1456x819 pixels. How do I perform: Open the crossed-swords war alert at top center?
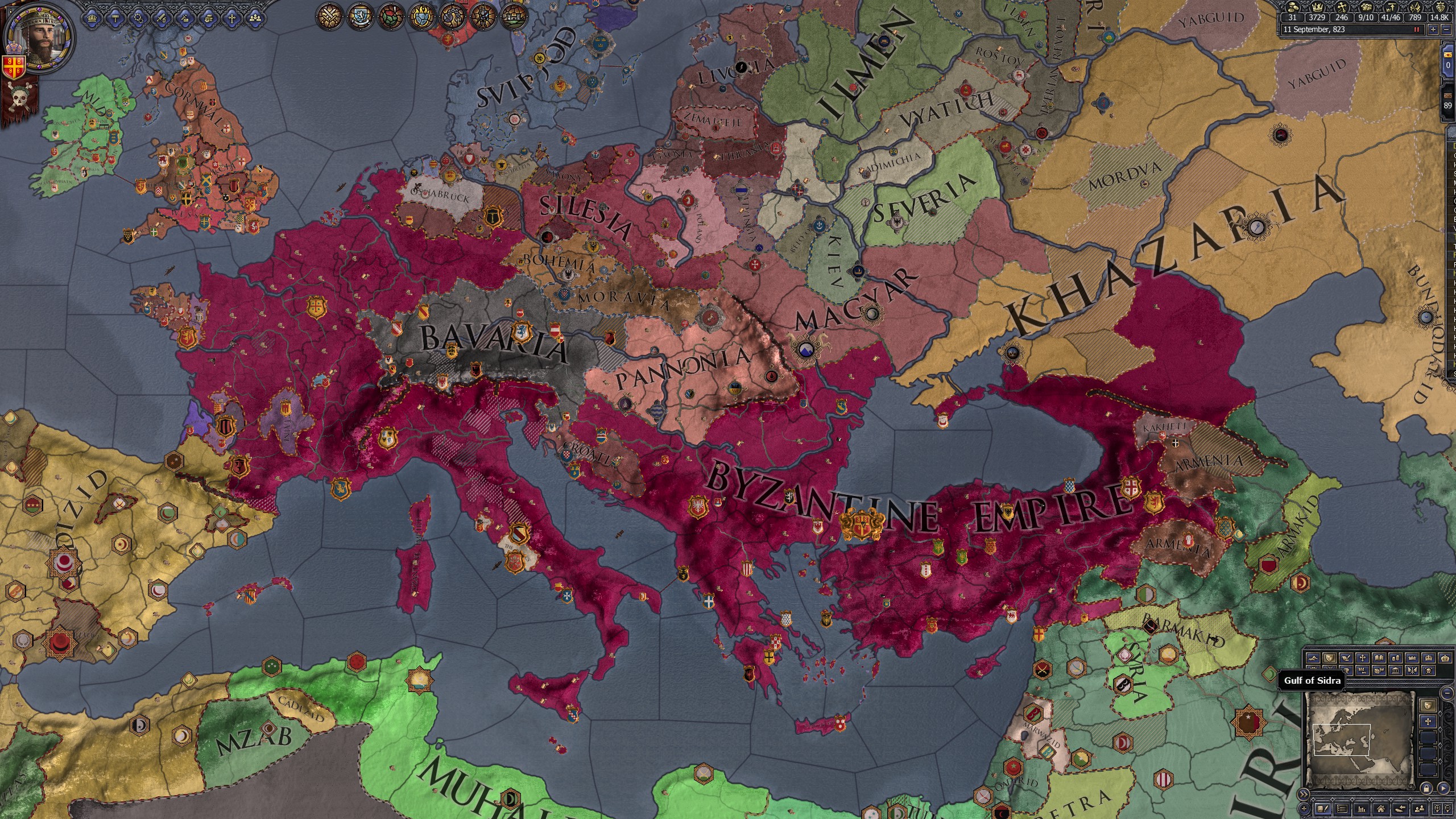(x=329, y=16)
